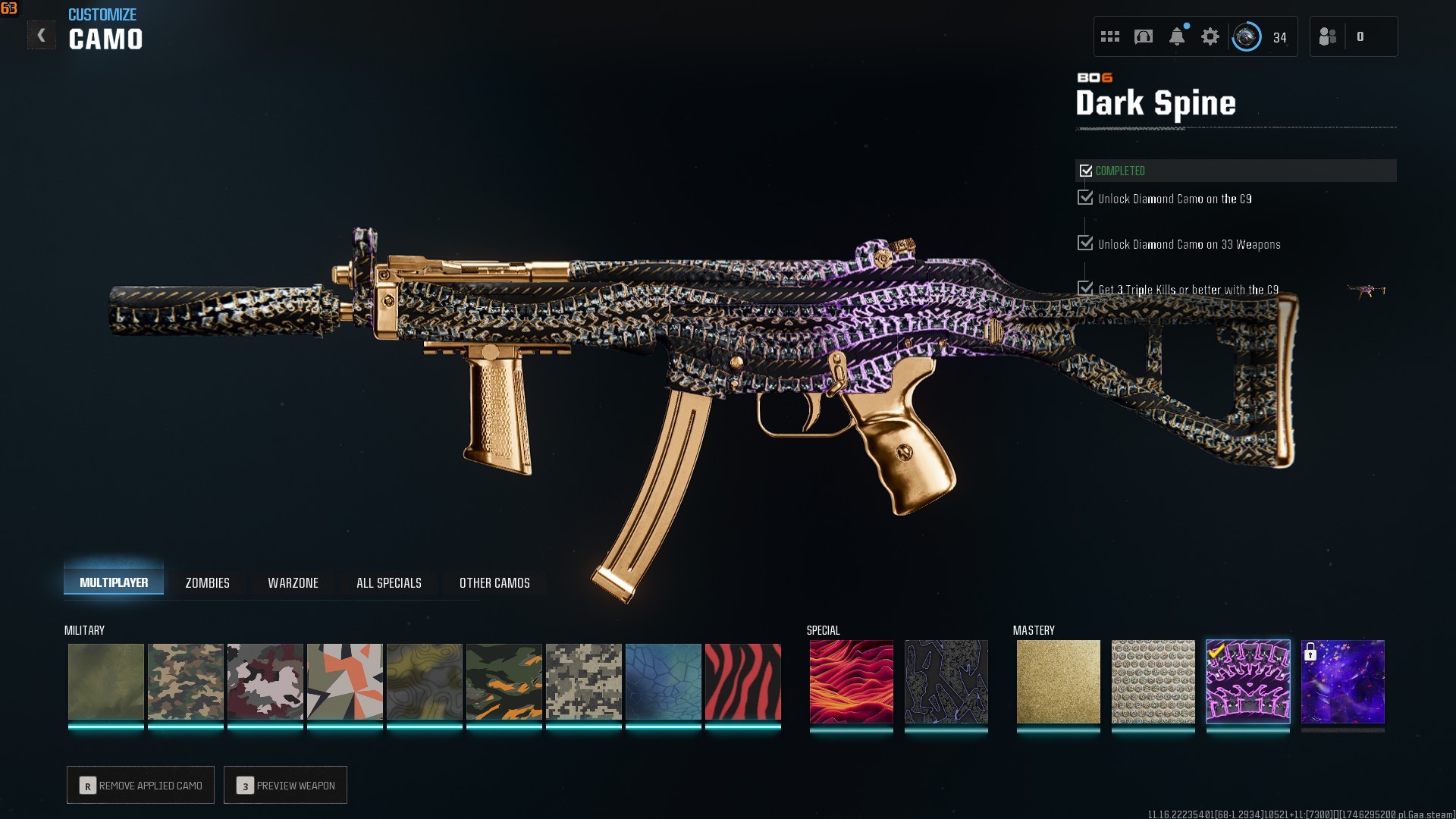Apply the Diamond mastery camo
The image size is (1456, 819).
pos(1153,681)
